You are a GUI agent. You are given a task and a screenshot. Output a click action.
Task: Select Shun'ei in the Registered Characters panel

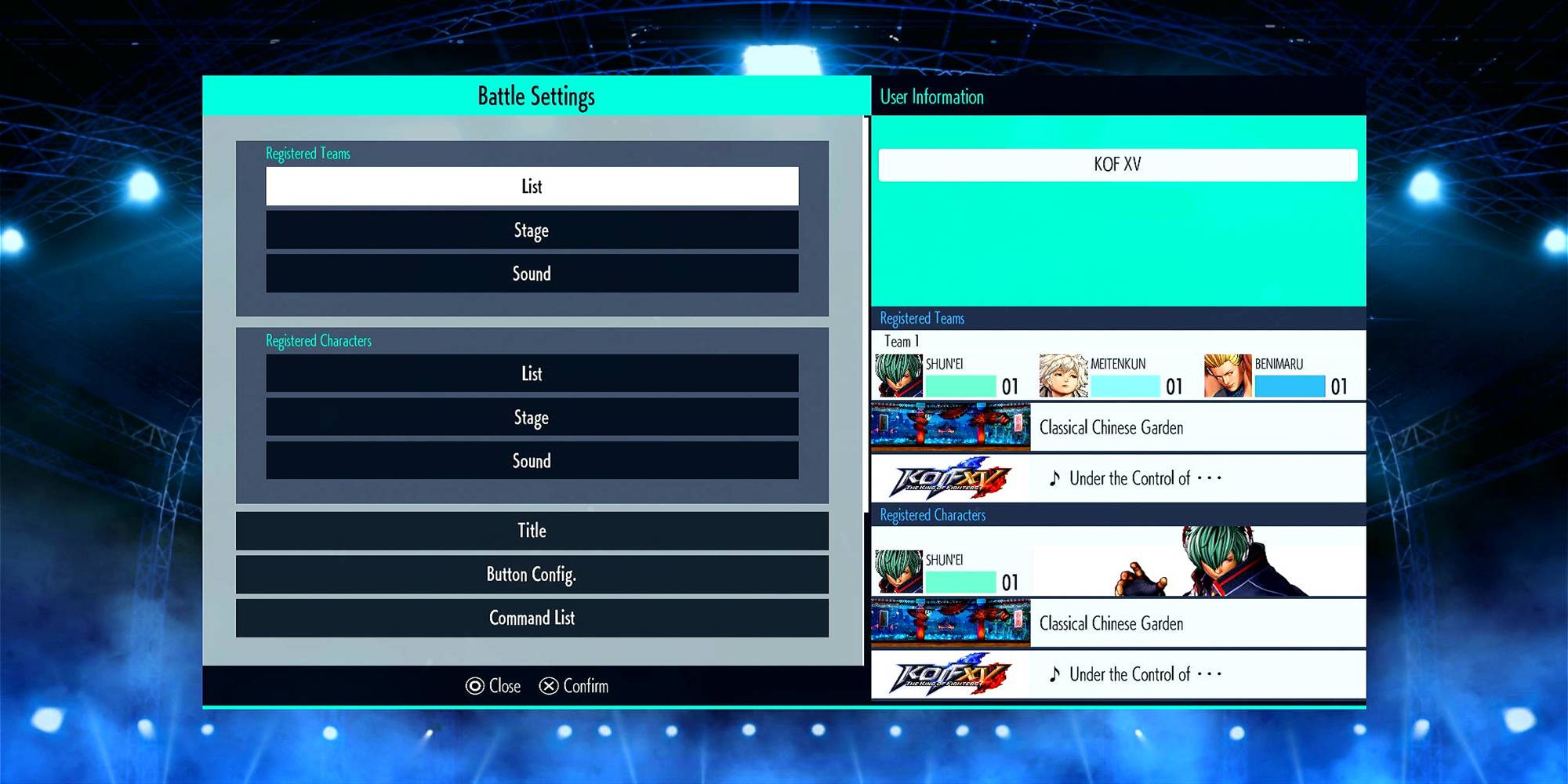tap(898, 572)
